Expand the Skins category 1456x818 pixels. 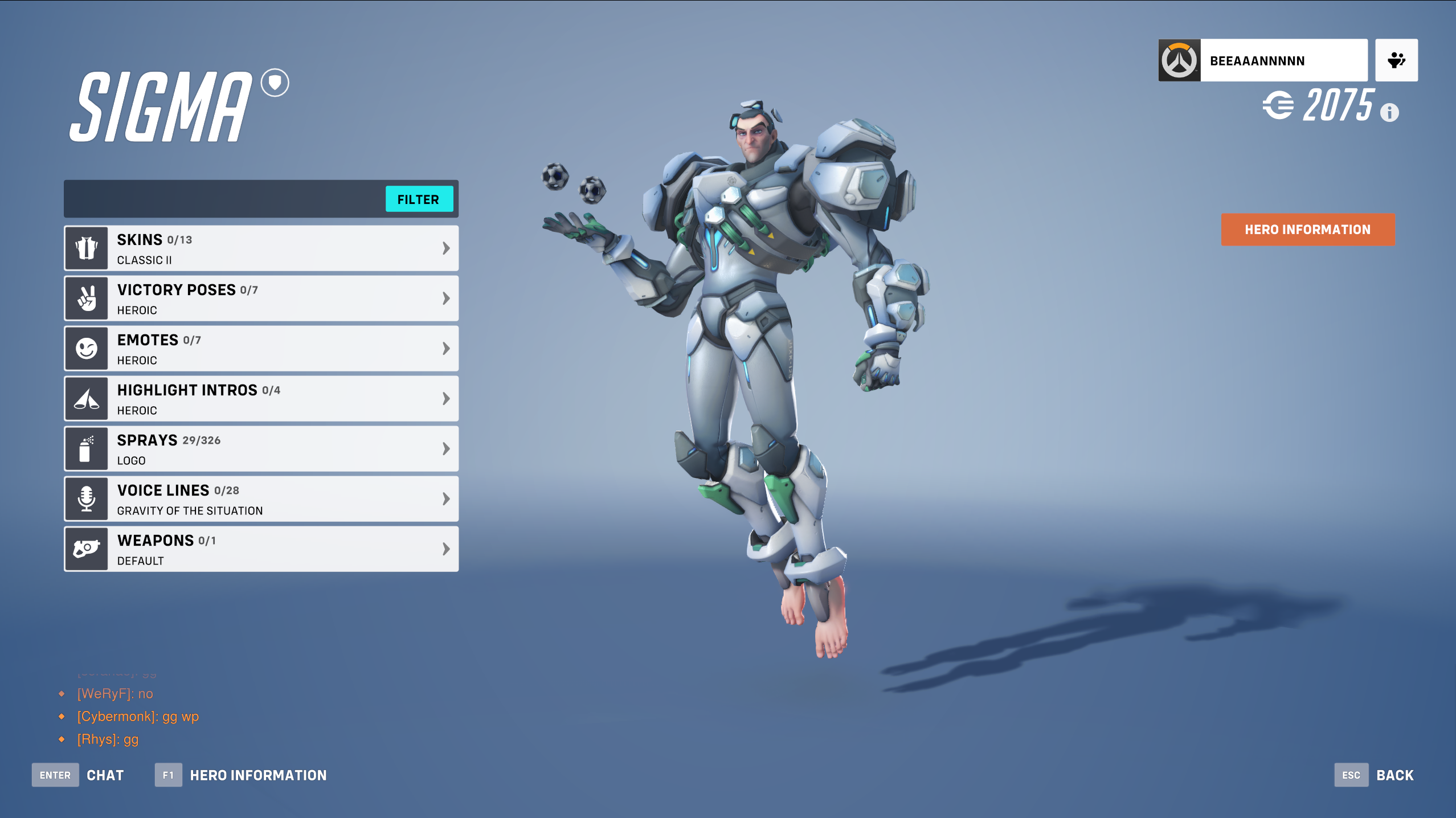[446, 248]
